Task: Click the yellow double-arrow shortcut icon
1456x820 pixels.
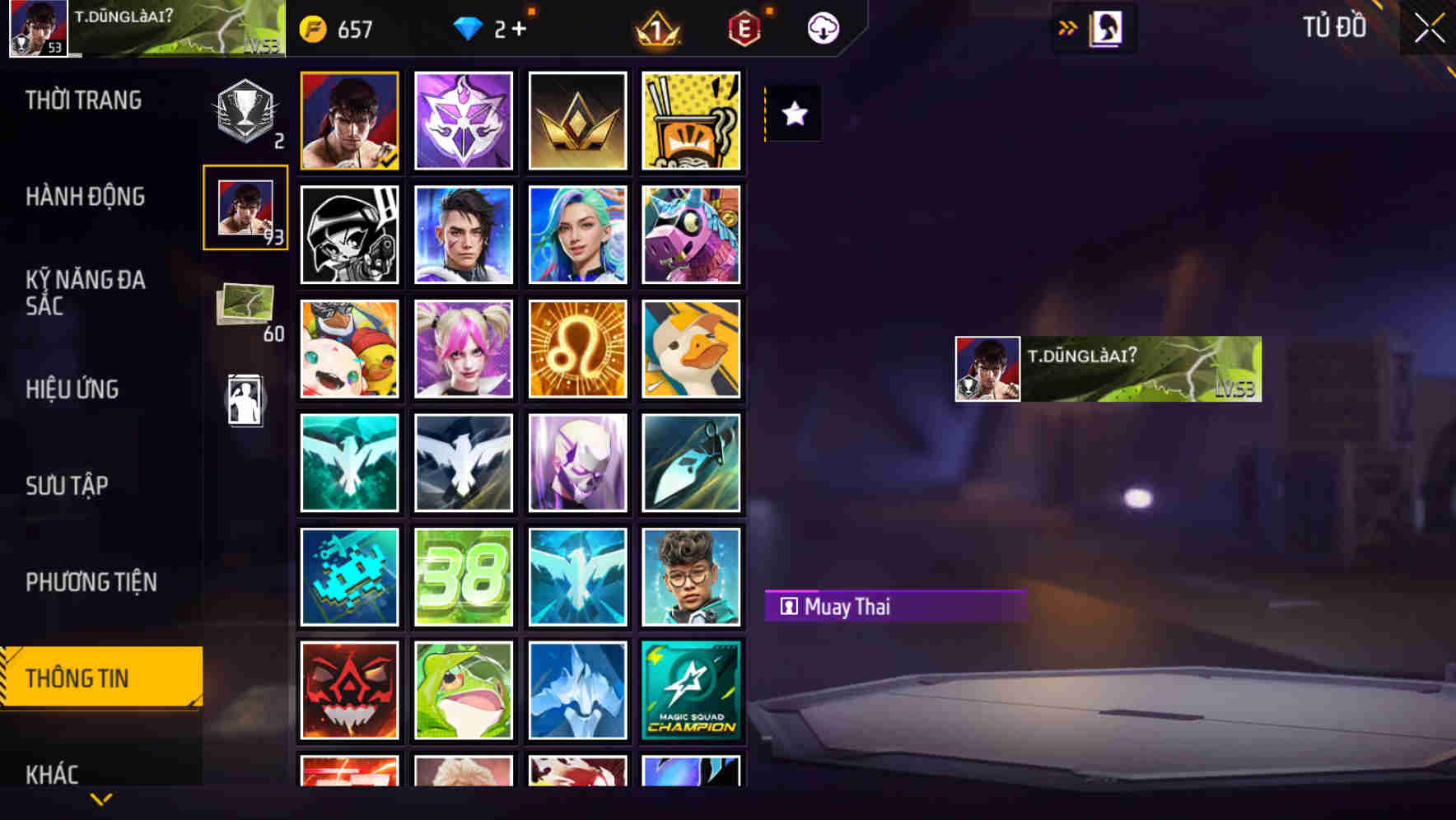Action: pyautogui.click(x=1066, y=26)
